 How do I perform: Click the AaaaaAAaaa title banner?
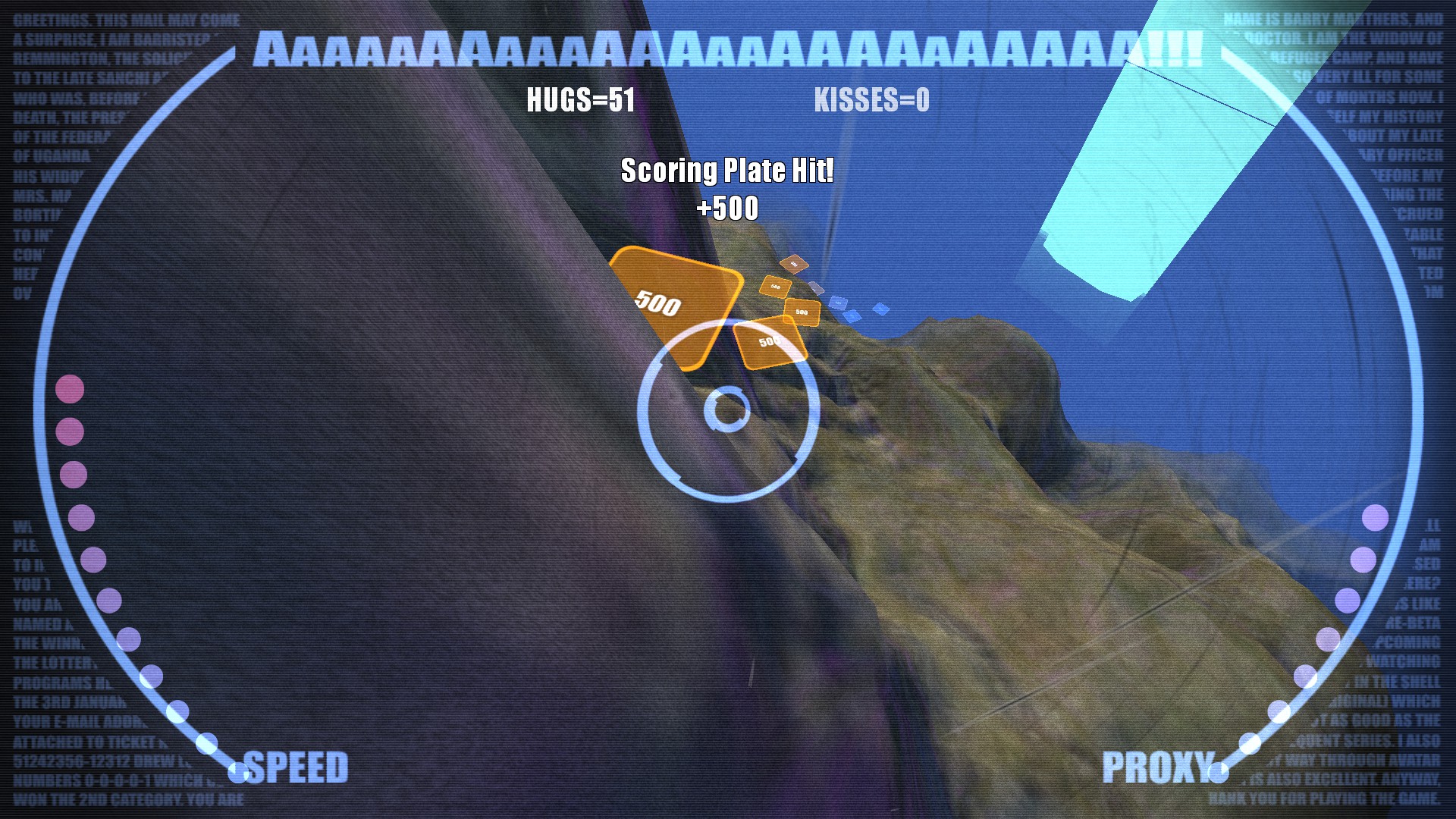pyautogui.click(x=728, y=49)
